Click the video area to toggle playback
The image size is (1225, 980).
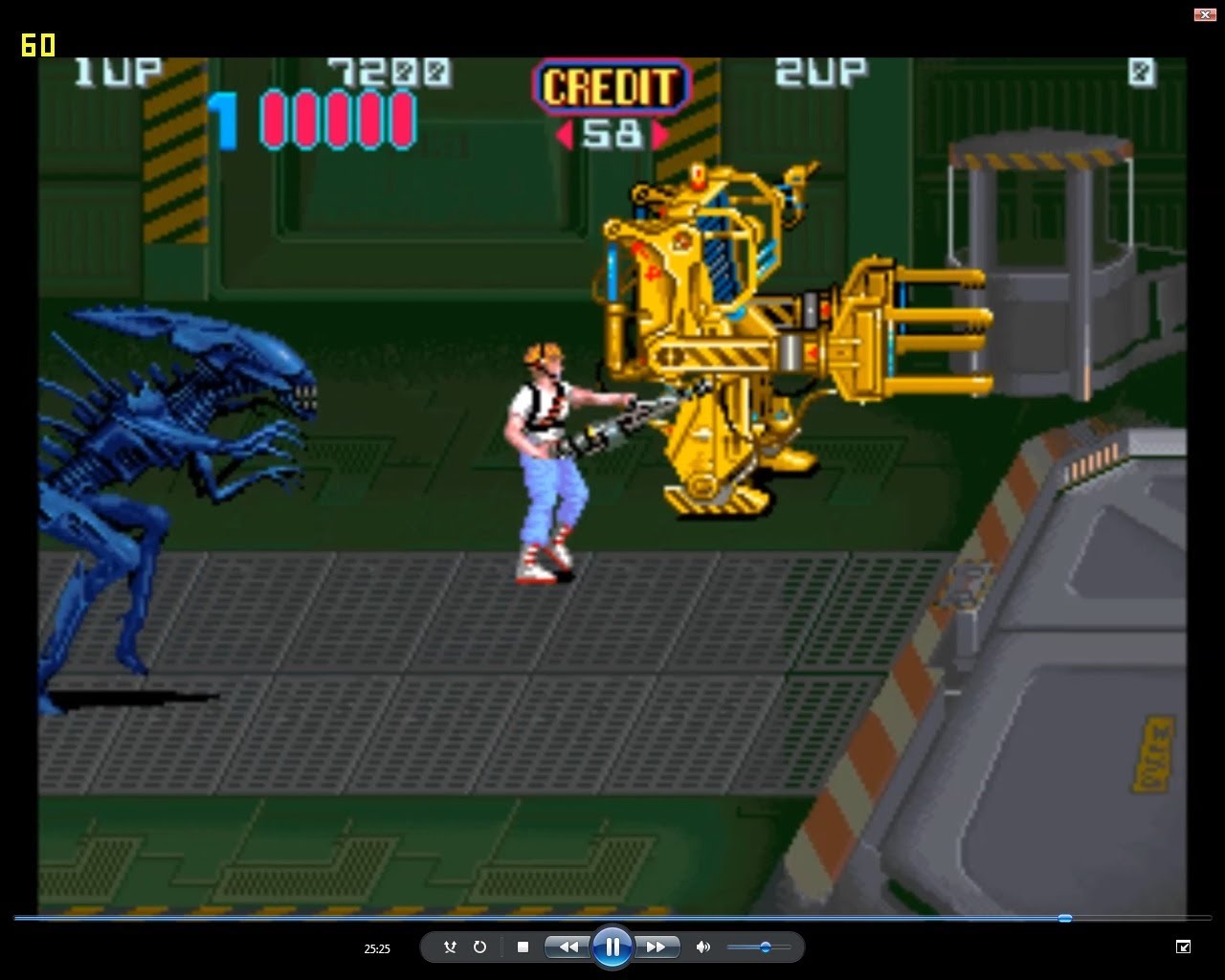point(612,479)
